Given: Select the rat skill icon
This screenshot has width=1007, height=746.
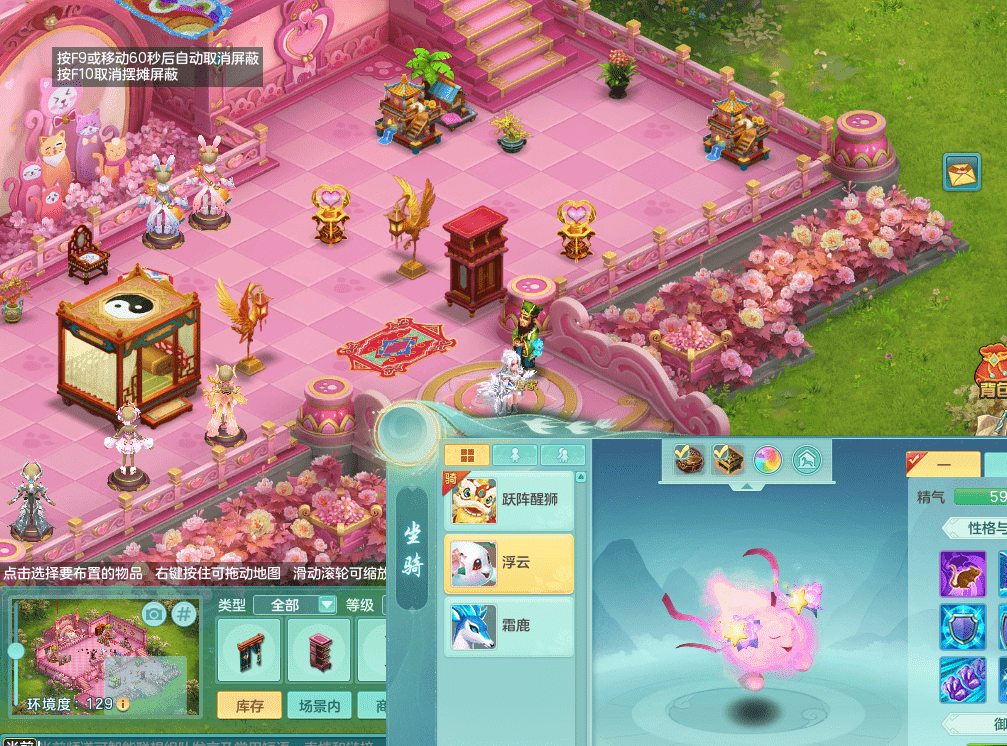Looking at the screenshot, I should (x=962, y=574).
